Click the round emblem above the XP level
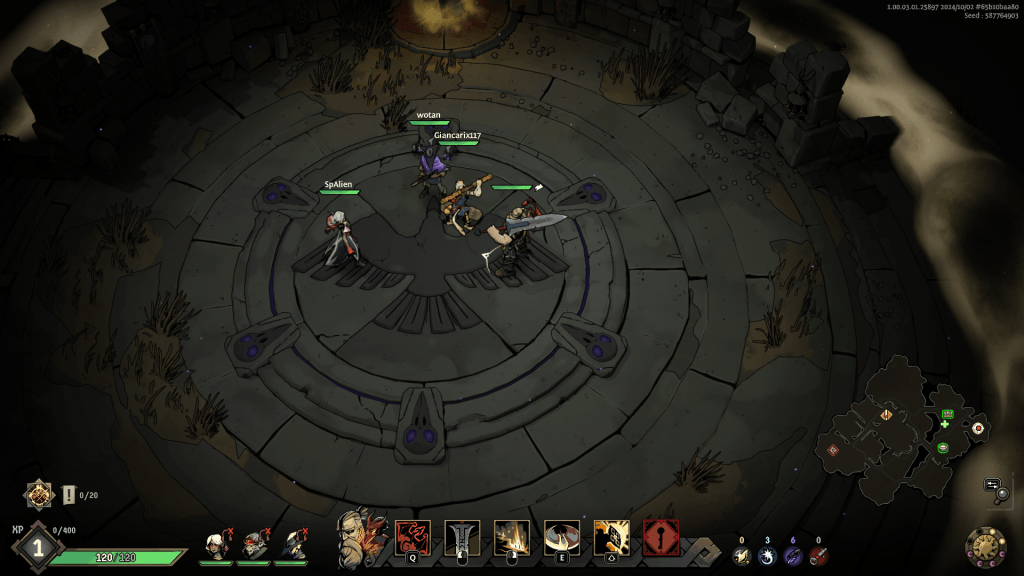This screenshot has width=1024, height=576. [39, 493]
